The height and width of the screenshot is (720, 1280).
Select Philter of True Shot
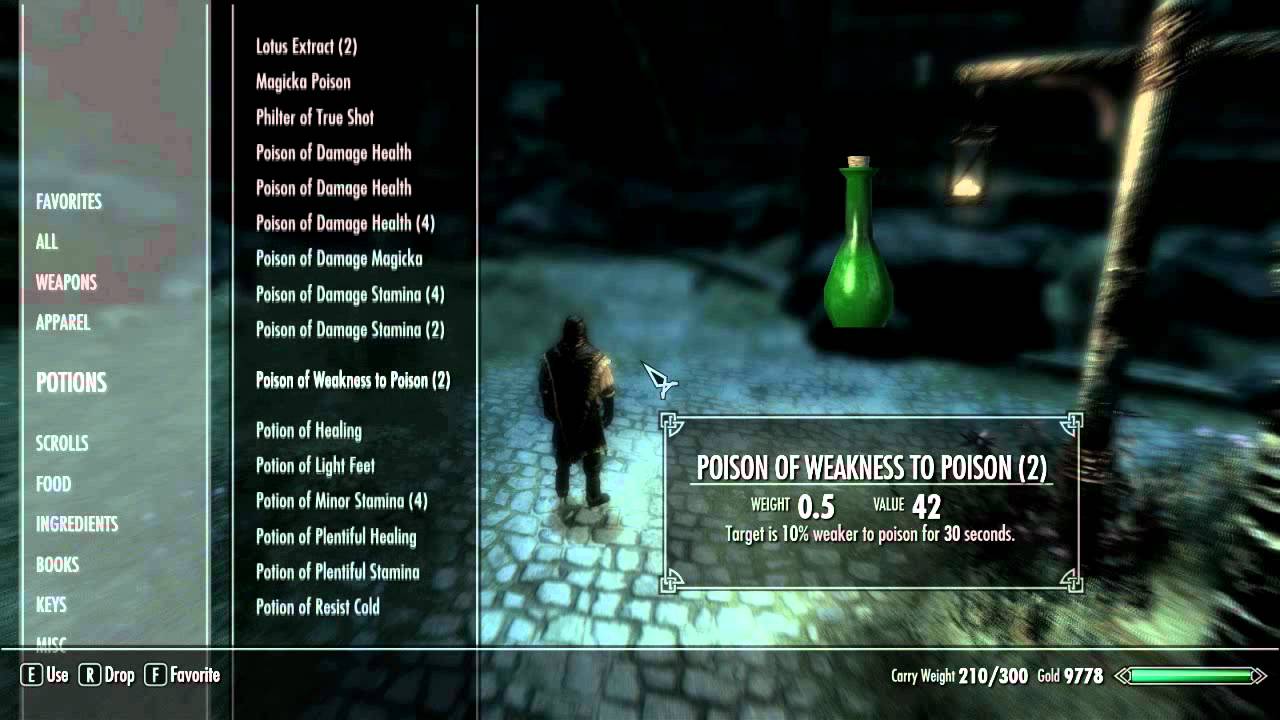pyautogui.click(x=315, y=117)
